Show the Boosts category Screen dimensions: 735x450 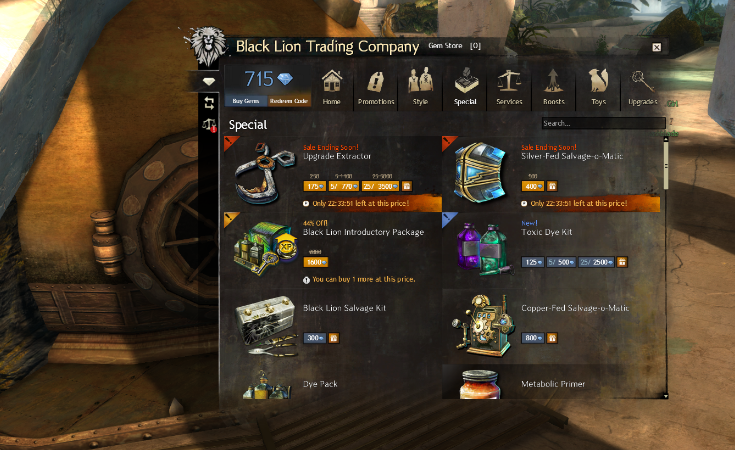552,88
